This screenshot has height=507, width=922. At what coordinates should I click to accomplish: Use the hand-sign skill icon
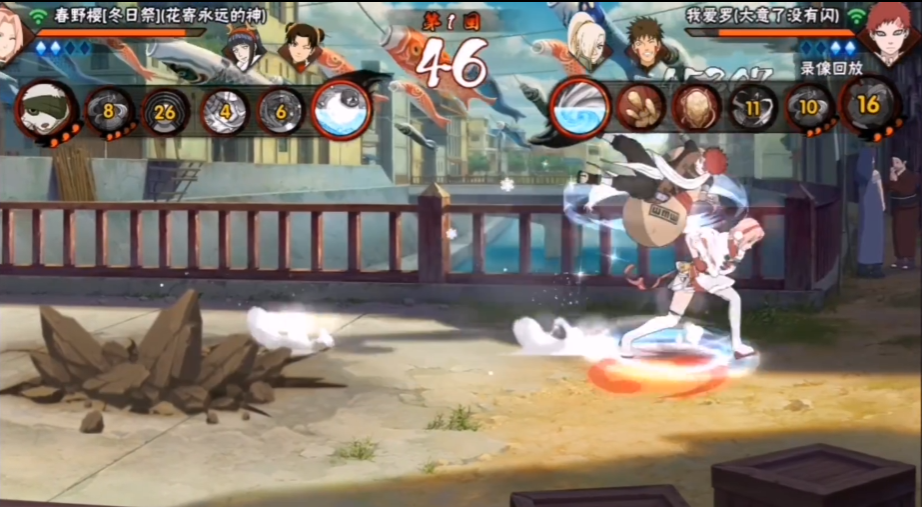(639, 107)
